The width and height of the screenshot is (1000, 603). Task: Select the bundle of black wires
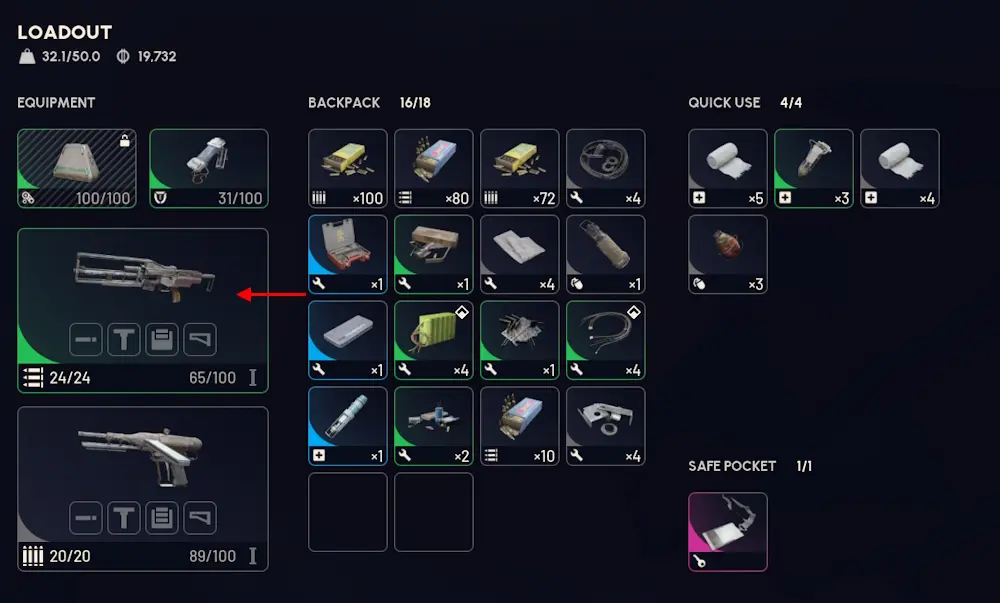tap(605, 340)
